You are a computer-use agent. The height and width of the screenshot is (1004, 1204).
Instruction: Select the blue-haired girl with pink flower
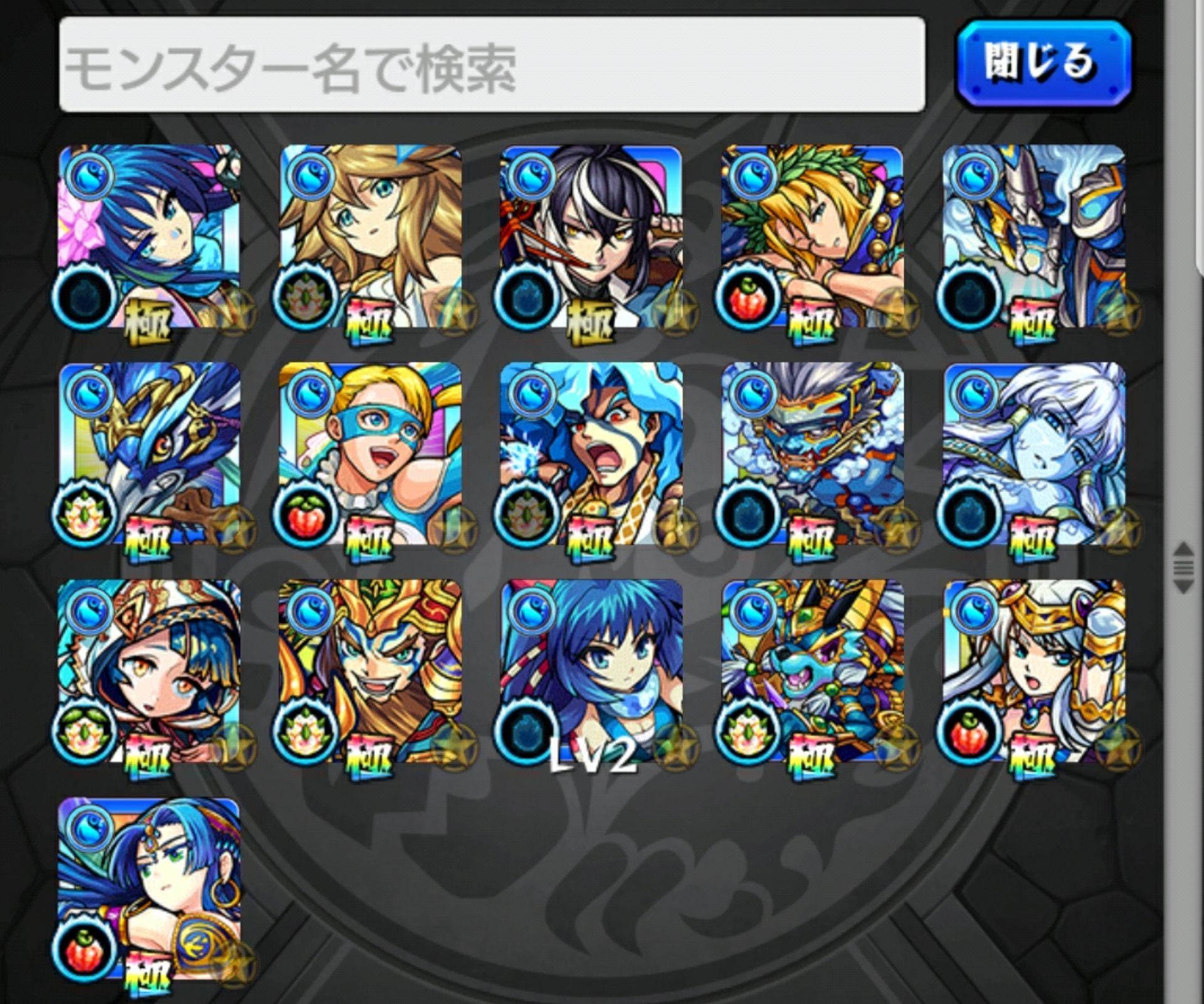tap(149, 237)
